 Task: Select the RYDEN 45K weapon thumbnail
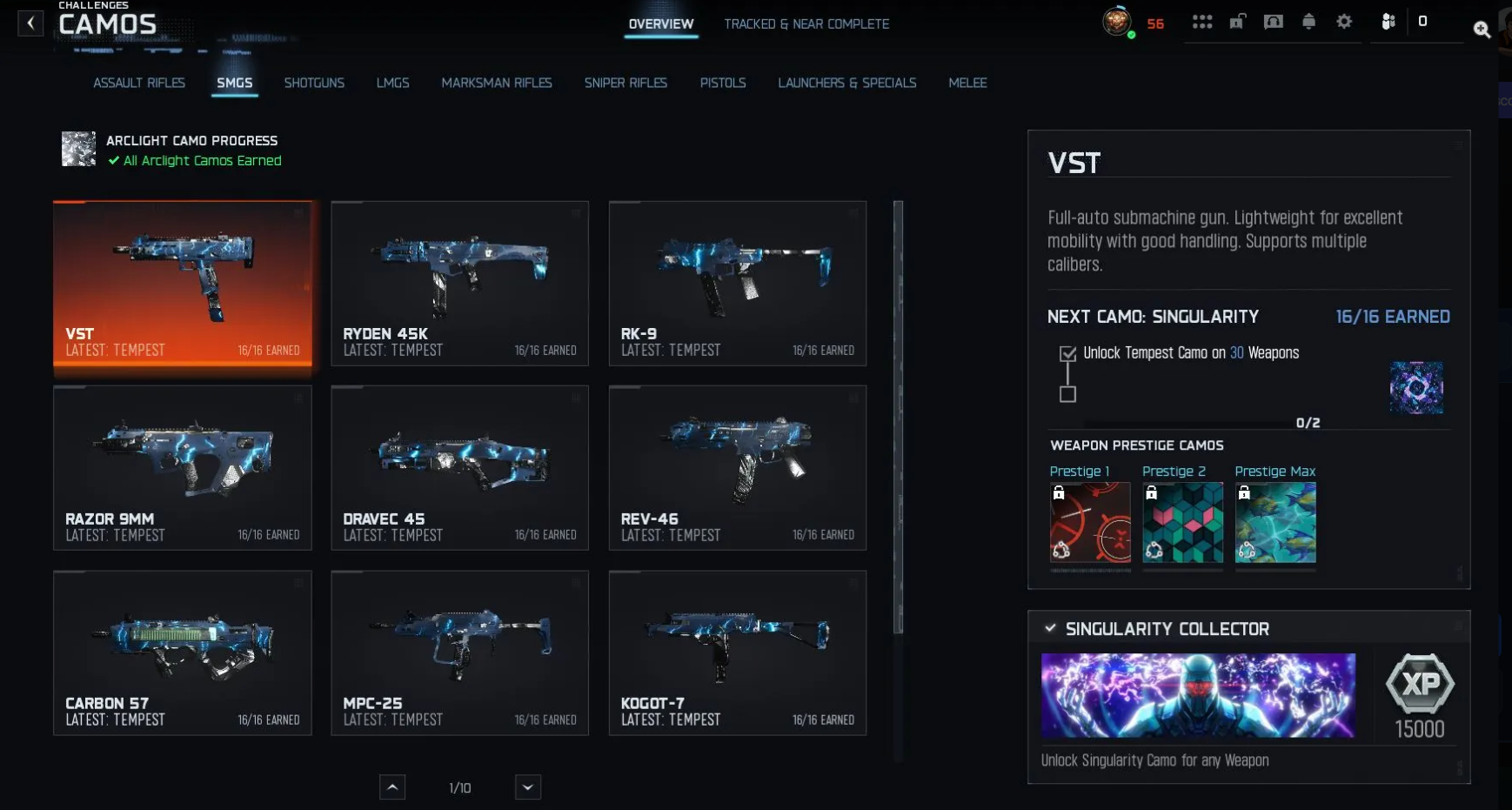[x=459, y=283]
